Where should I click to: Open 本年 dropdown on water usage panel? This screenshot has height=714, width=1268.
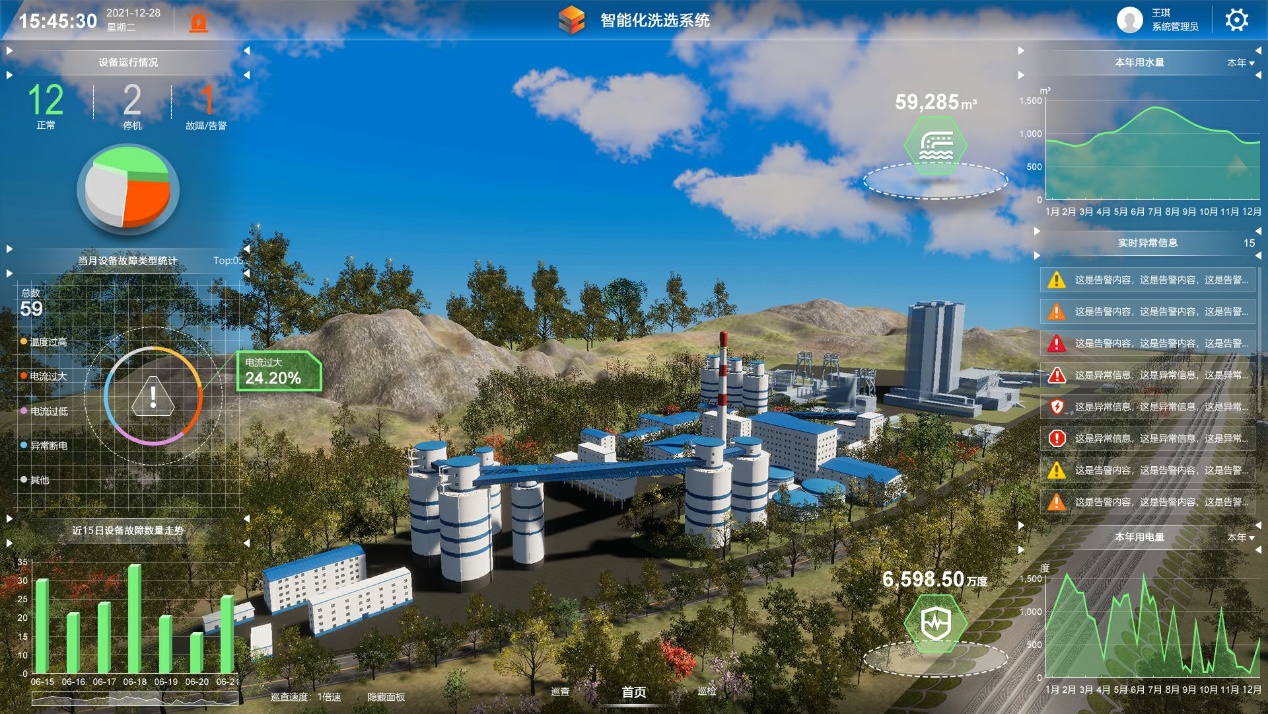pyautogui.click(x=1240, y=63)
